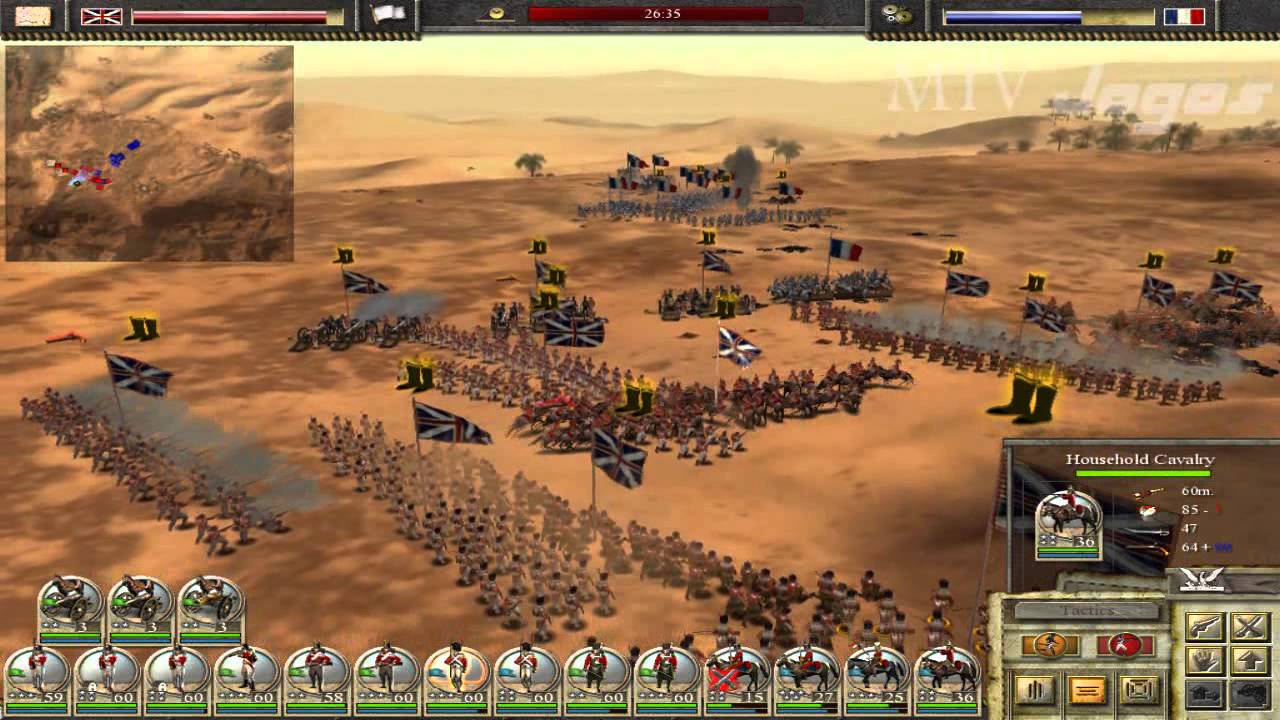1280x720 pixels.
Task: Click the battlefield minimap
Action: click(x=149, y=153)
